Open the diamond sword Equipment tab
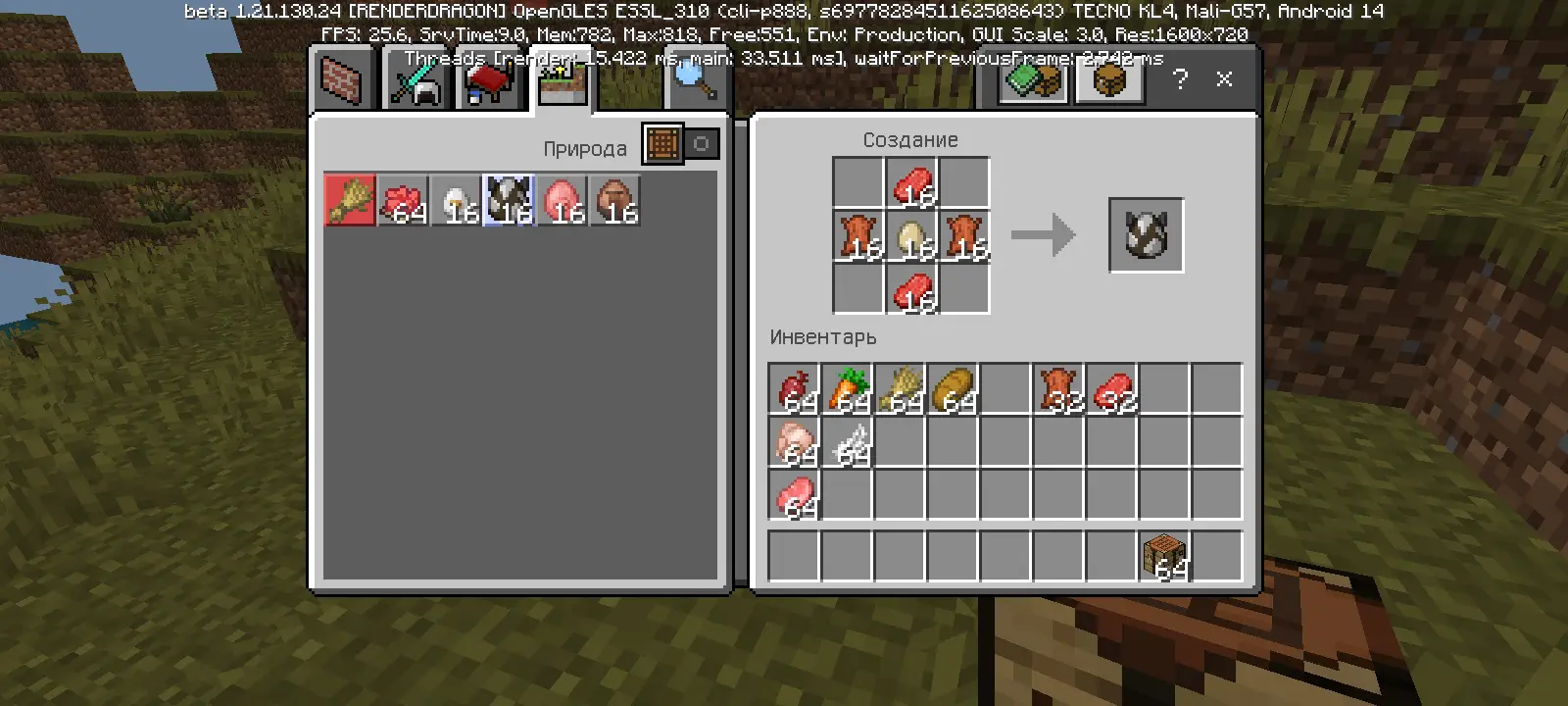 point(416,80)
